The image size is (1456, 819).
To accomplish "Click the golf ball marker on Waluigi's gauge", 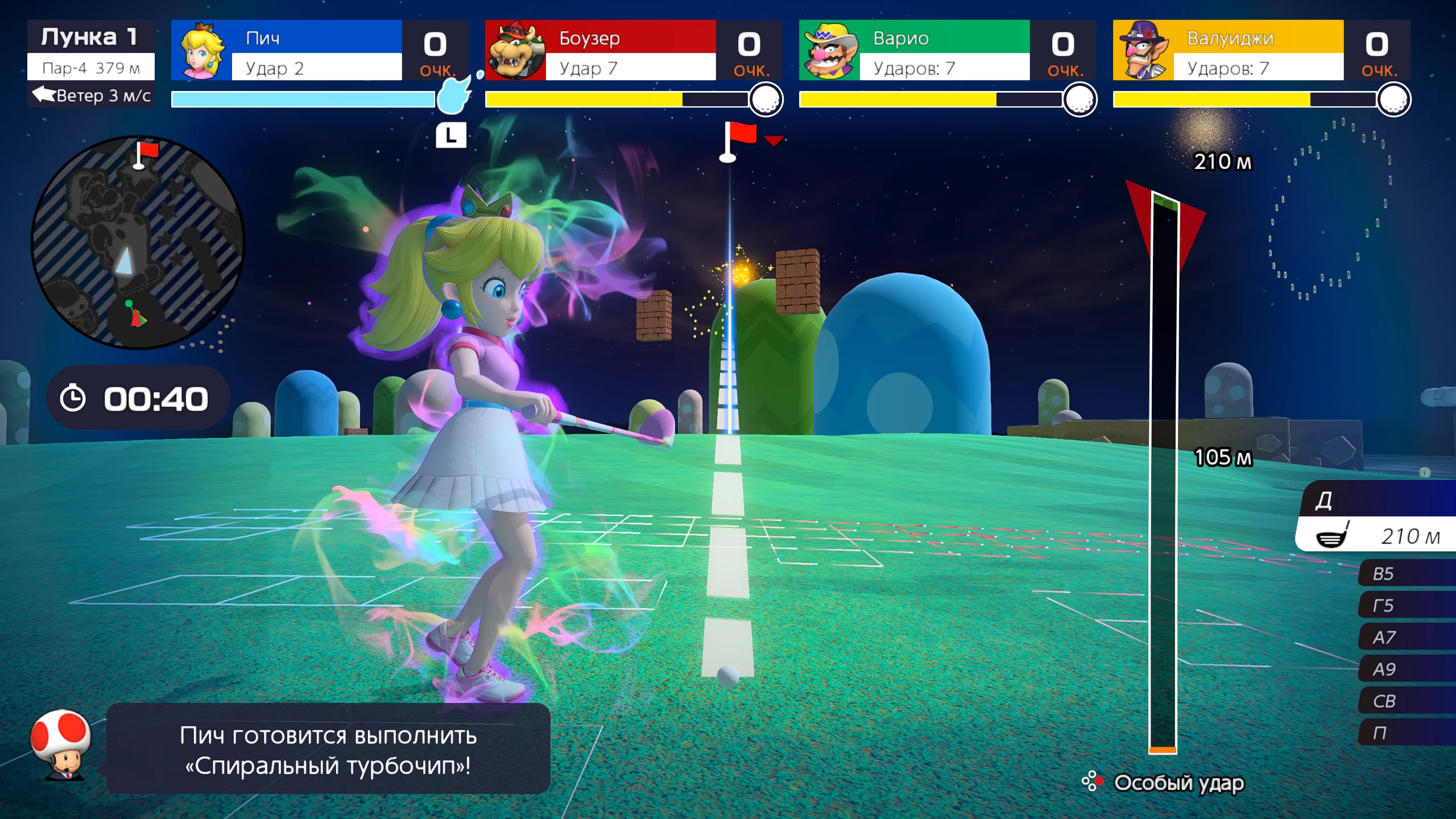I will (x=1395, y=98).
